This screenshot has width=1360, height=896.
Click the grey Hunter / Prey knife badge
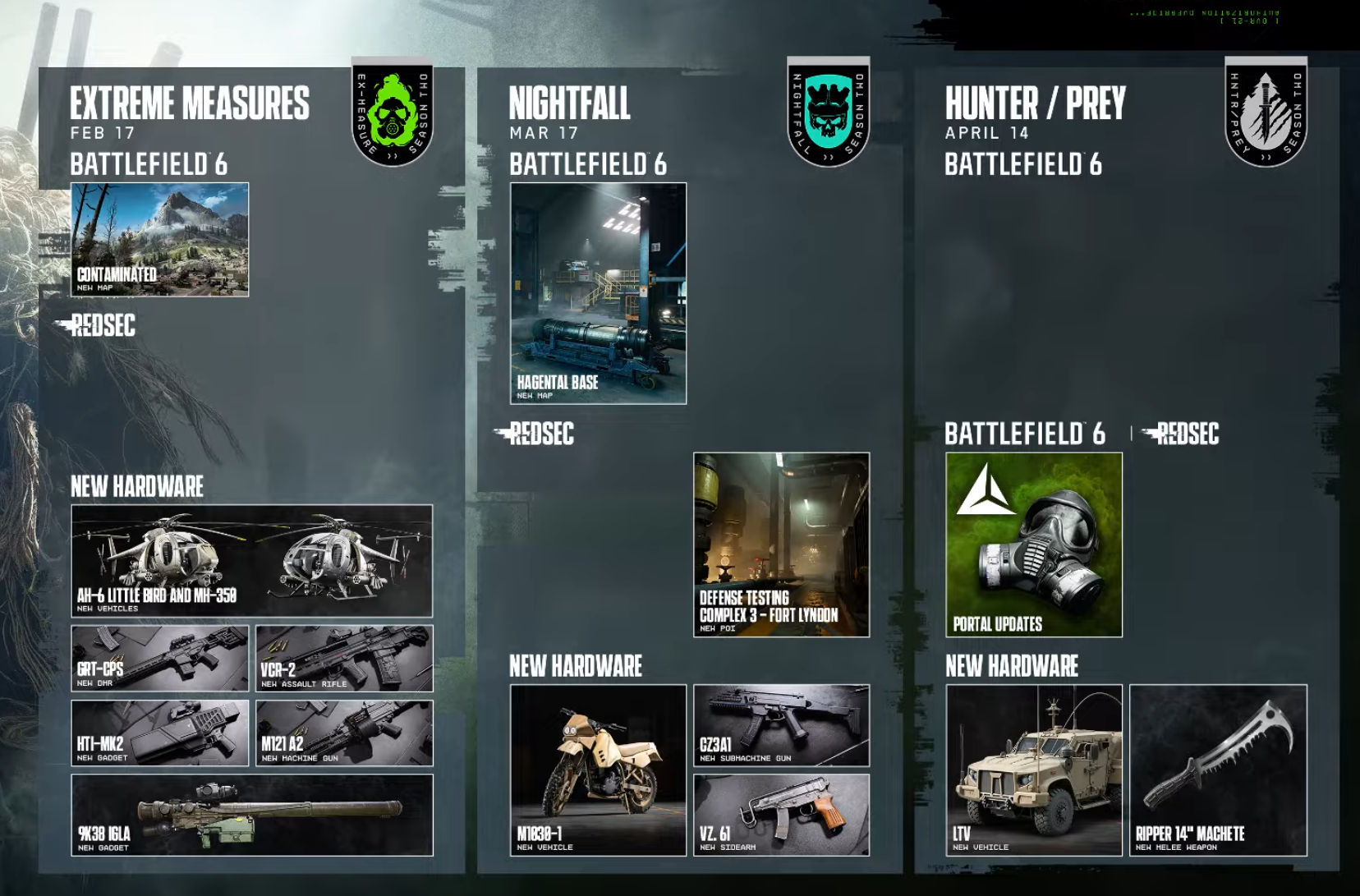tap(1266, 113)
